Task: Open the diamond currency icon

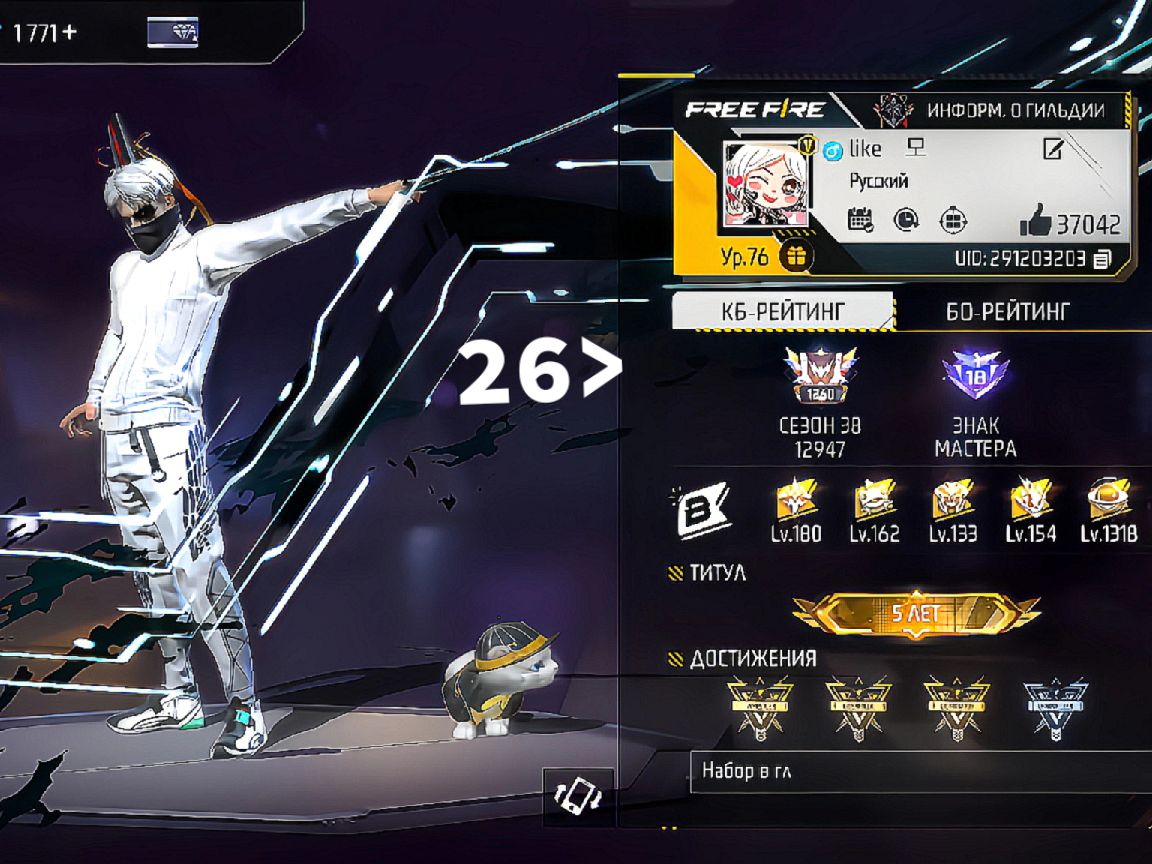Action: tap(172, 32)
